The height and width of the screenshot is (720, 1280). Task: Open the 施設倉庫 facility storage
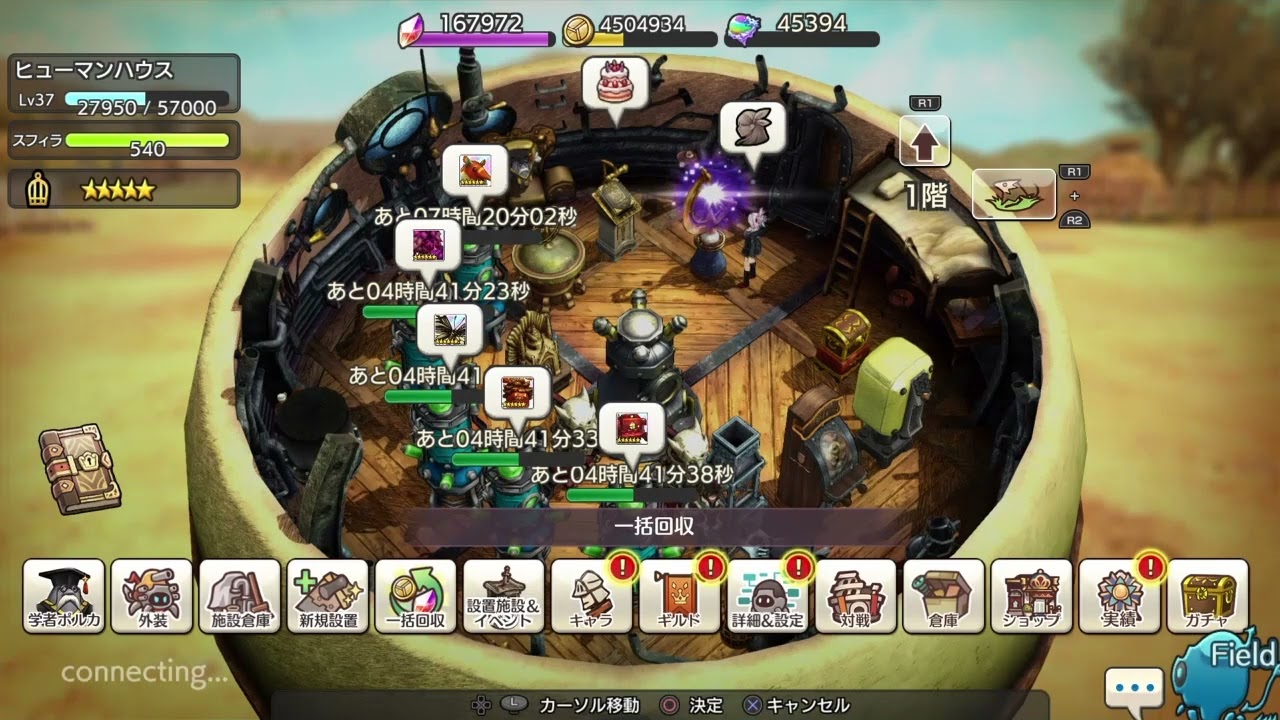(x=240, y=597)
